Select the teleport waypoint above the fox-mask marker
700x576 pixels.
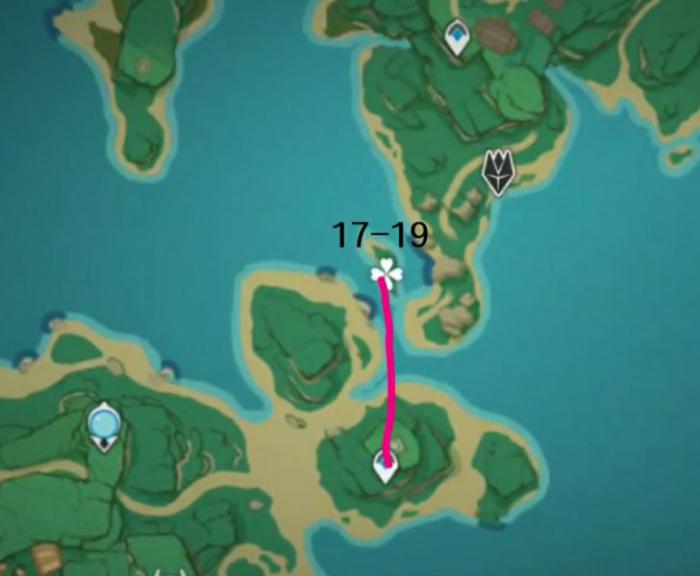pyautogui.click(x=457, y=39)
